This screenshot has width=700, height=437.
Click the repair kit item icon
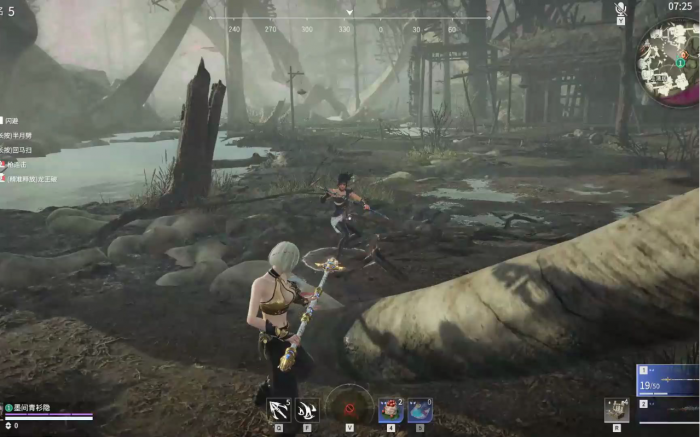[x=616, y=409]
